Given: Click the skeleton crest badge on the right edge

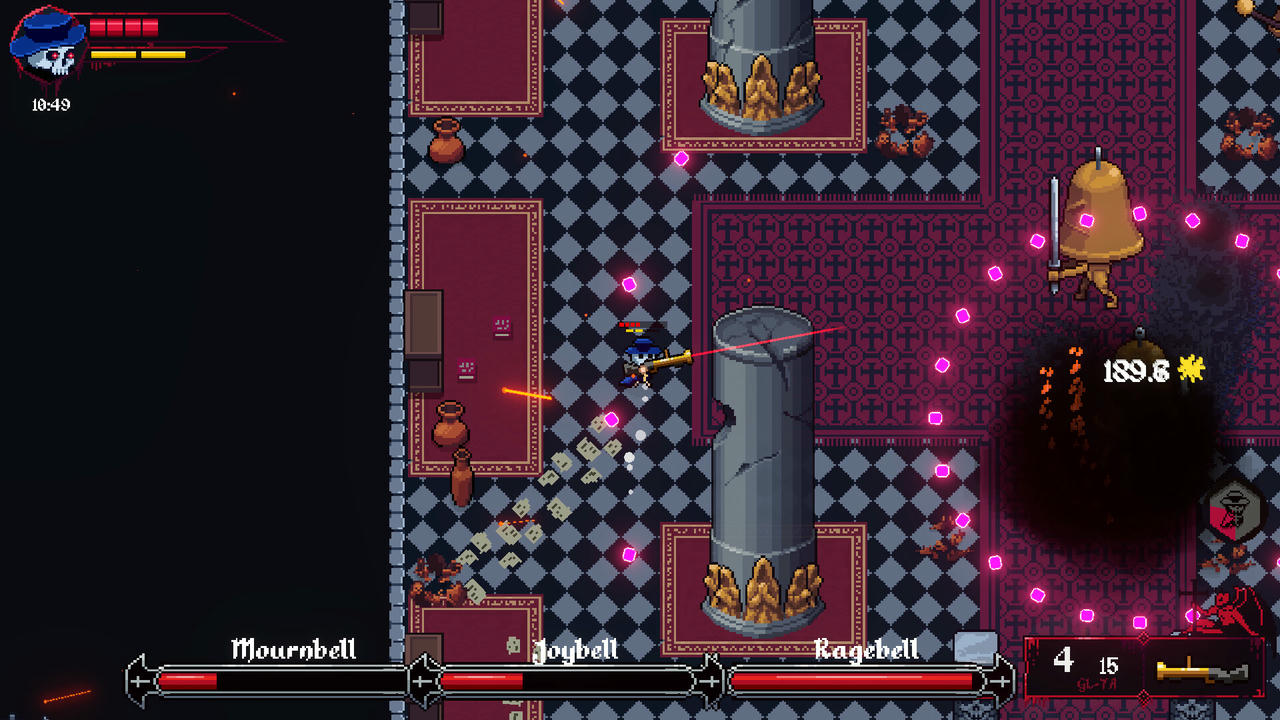Looking at the screenshot, I should (x=1237, y=510).
